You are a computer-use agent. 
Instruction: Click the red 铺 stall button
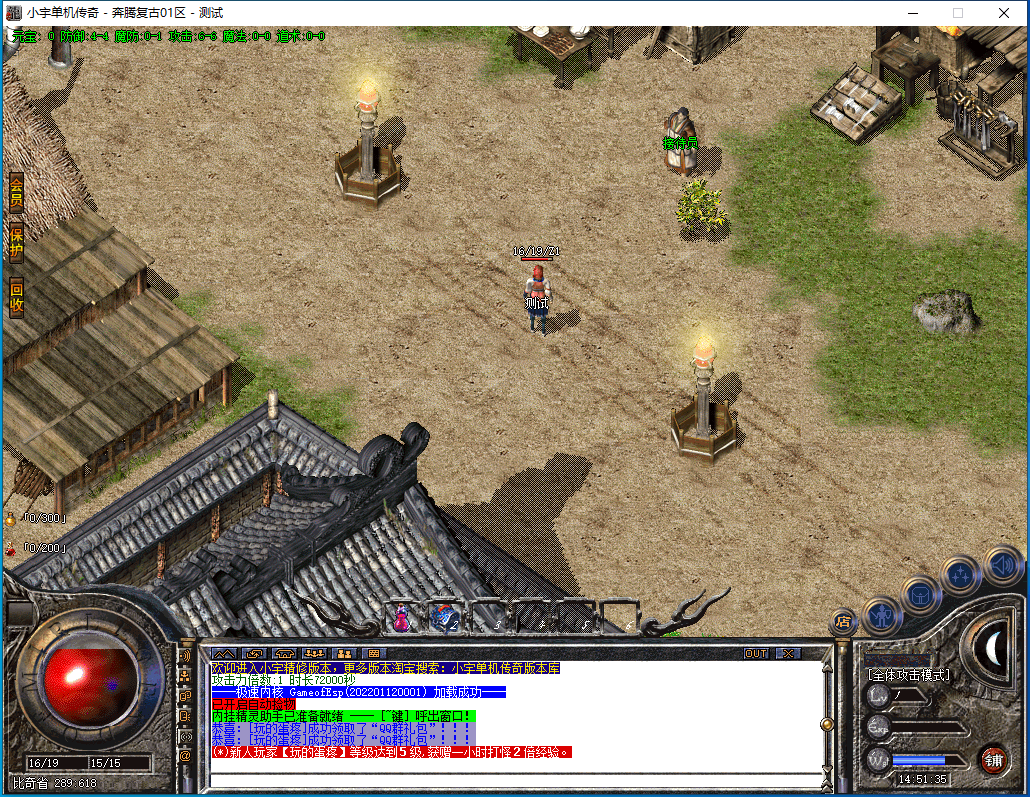click(x=992, y=759)
